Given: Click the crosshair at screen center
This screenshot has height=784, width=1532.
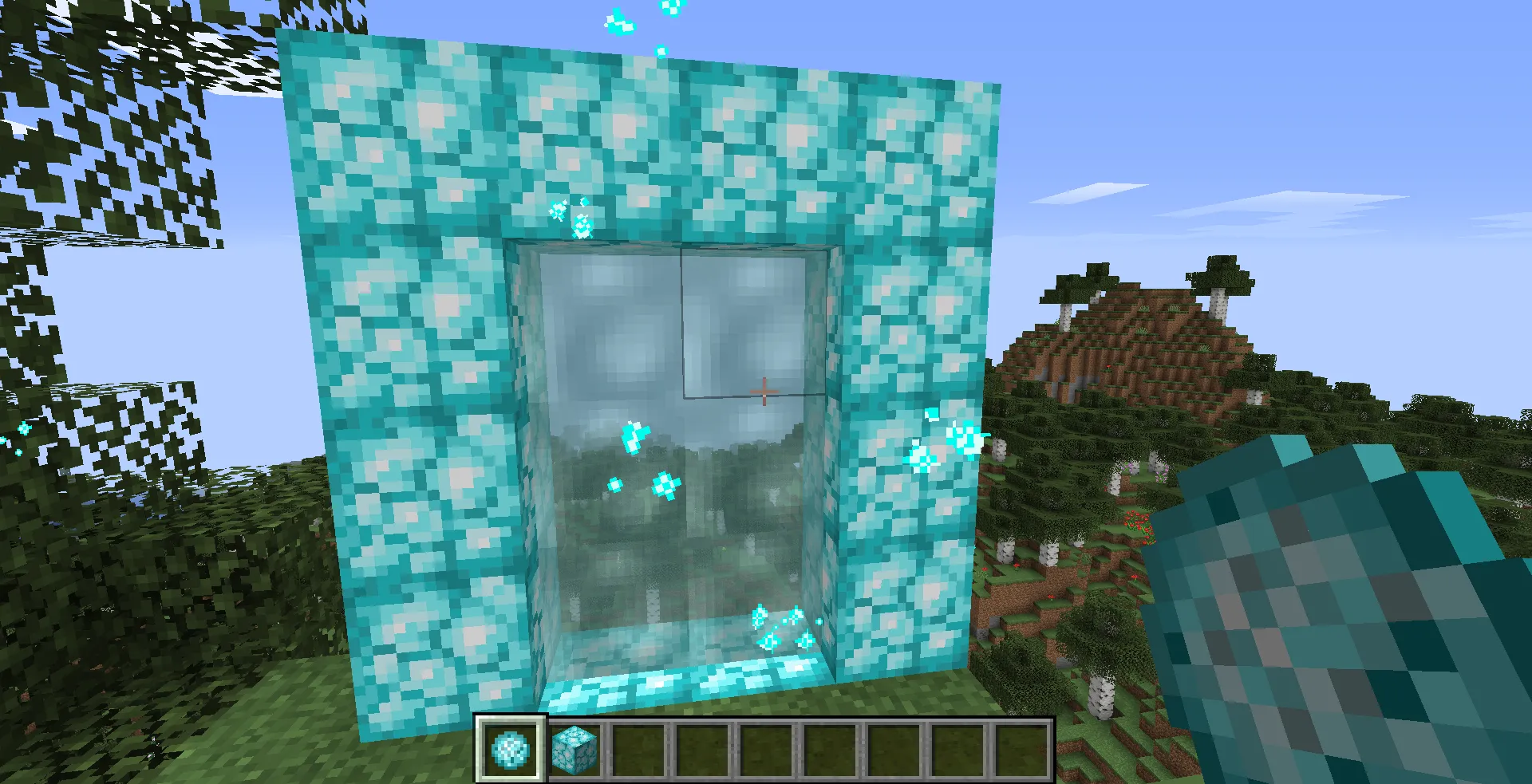Looking at the screenshot, I should pyautogui.click(x=764, y=392).
